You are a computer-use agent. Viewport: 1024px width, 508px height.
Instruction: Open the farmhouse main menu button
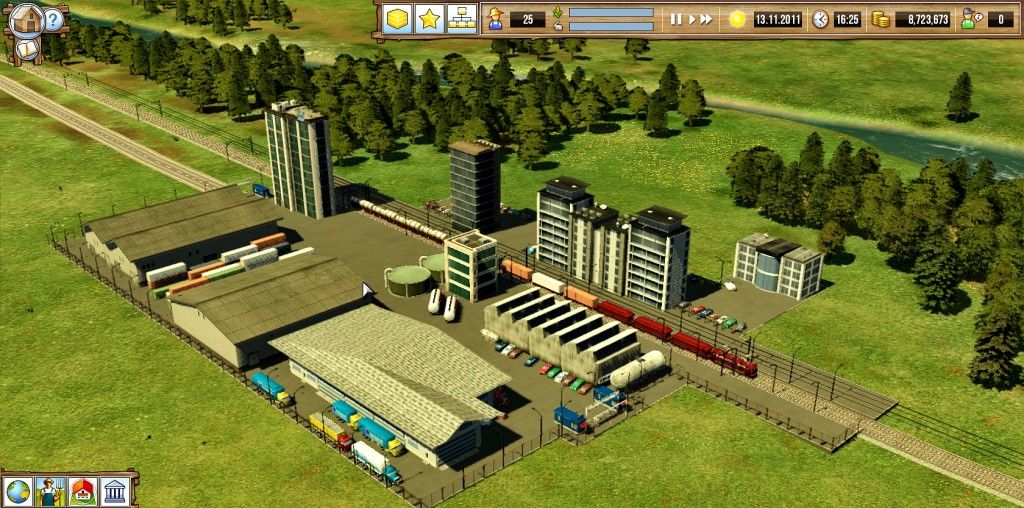[29, 17]
